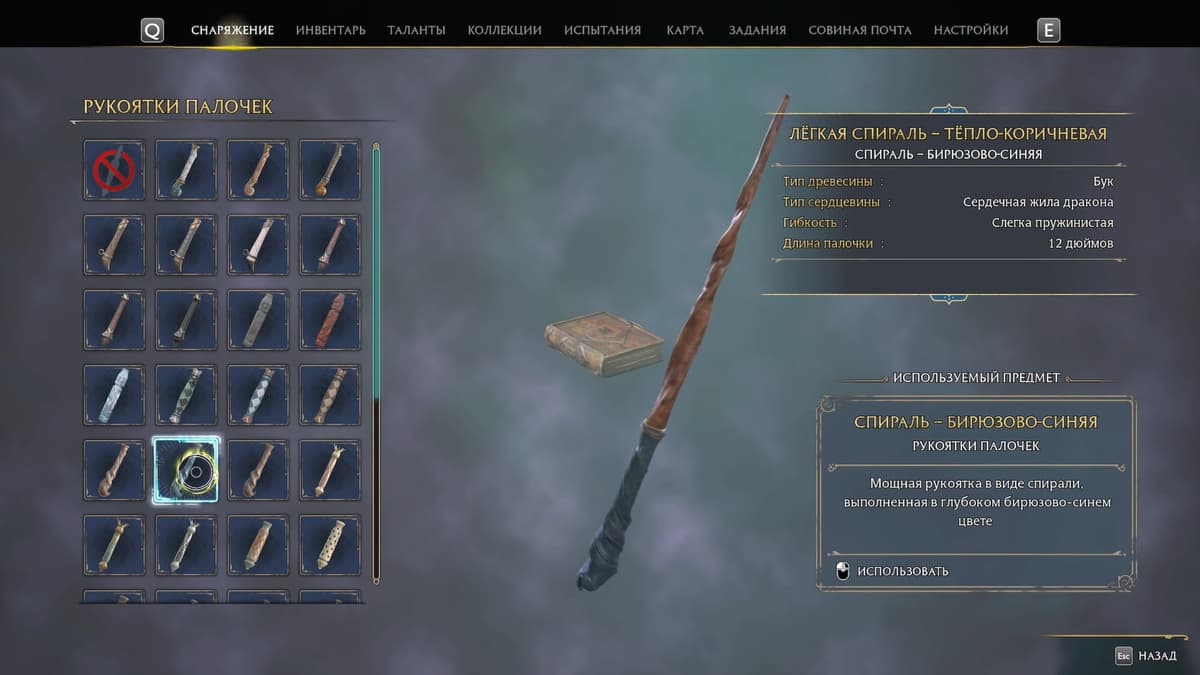Switch to the Инвентарь tab
Screen dimensions: 1200x675
tap(330, 30)
